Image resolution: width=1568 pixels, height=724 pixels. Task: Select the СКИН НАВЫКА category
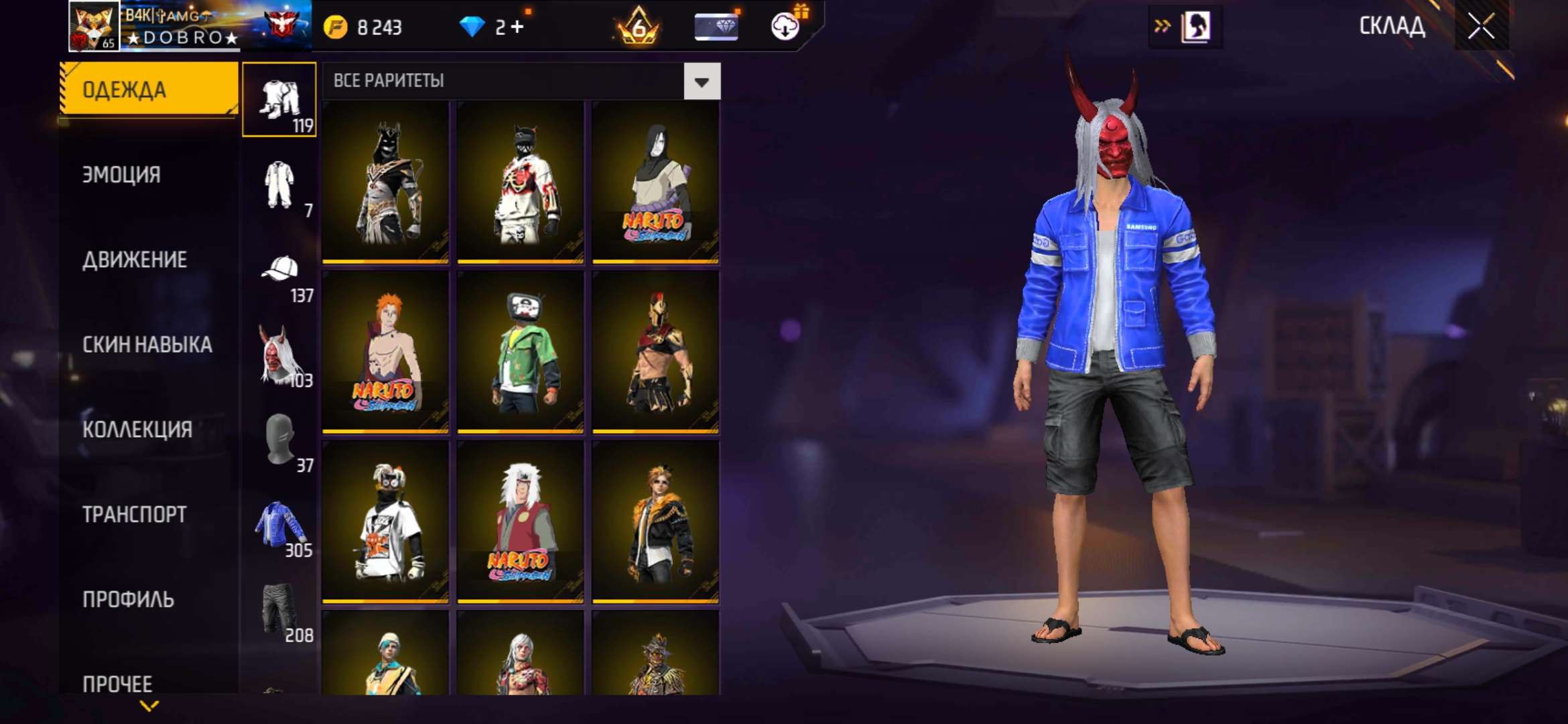pos(147,345)
